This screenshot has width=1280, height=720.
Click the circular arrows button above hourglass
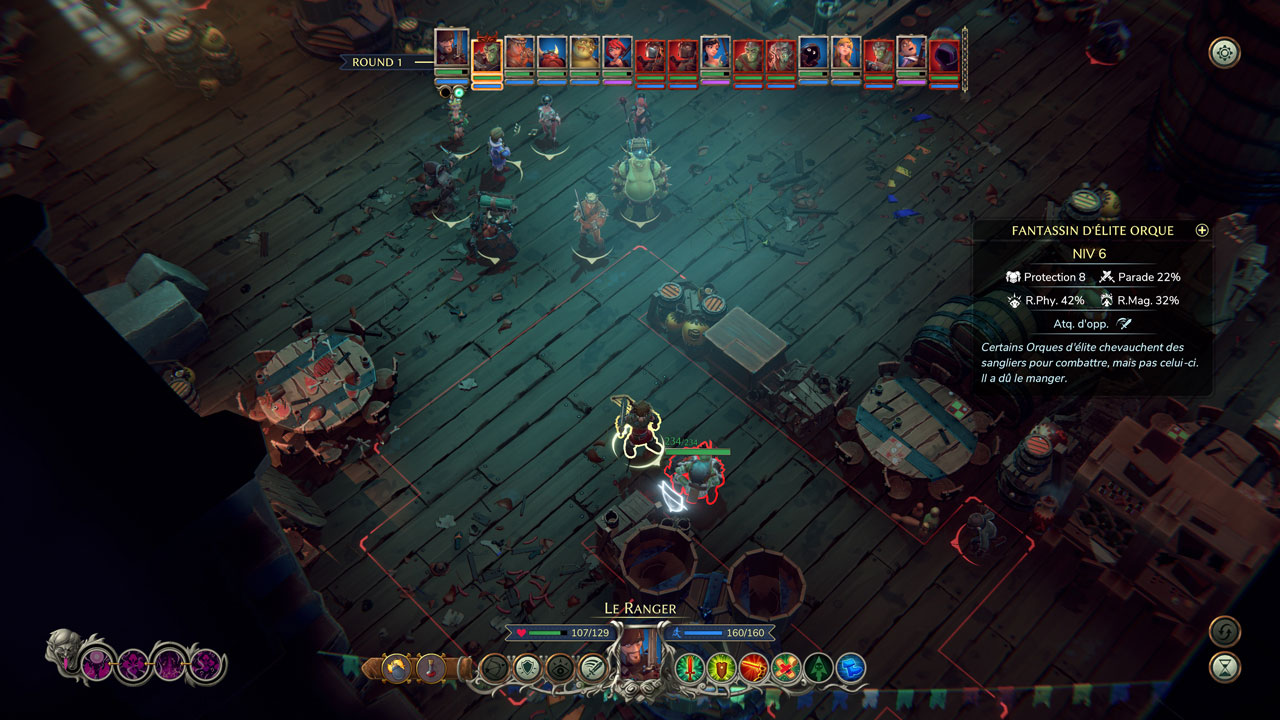pyautogui.click(x=1224, y=631)
